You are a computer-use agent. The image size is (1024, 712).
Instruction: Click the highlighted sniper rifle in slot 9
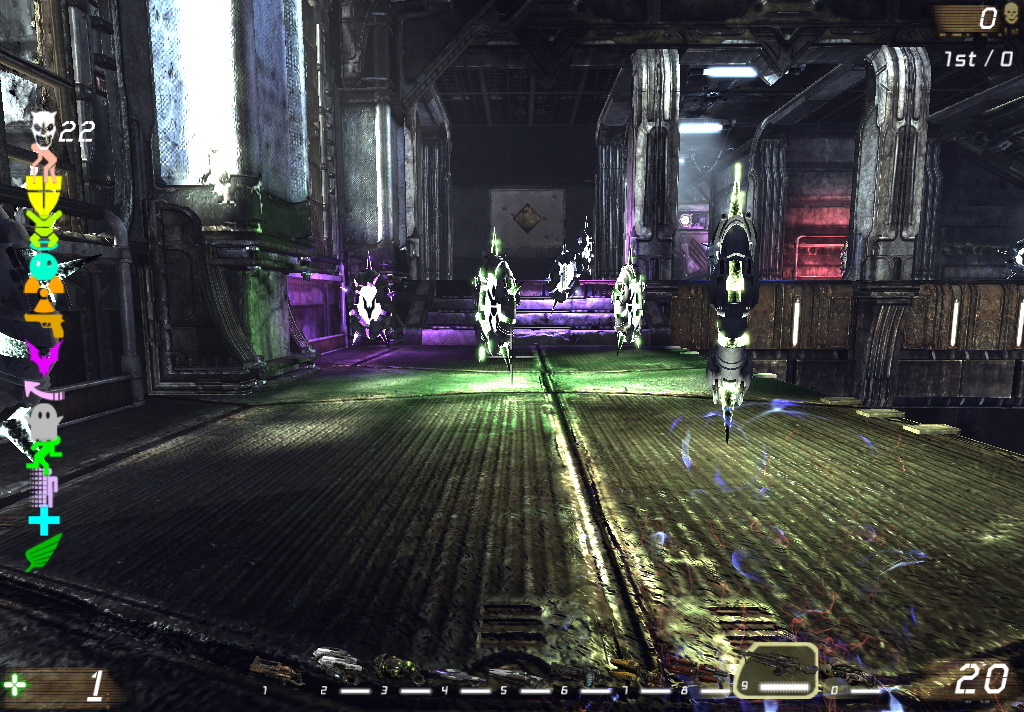[x=775, y=664]
